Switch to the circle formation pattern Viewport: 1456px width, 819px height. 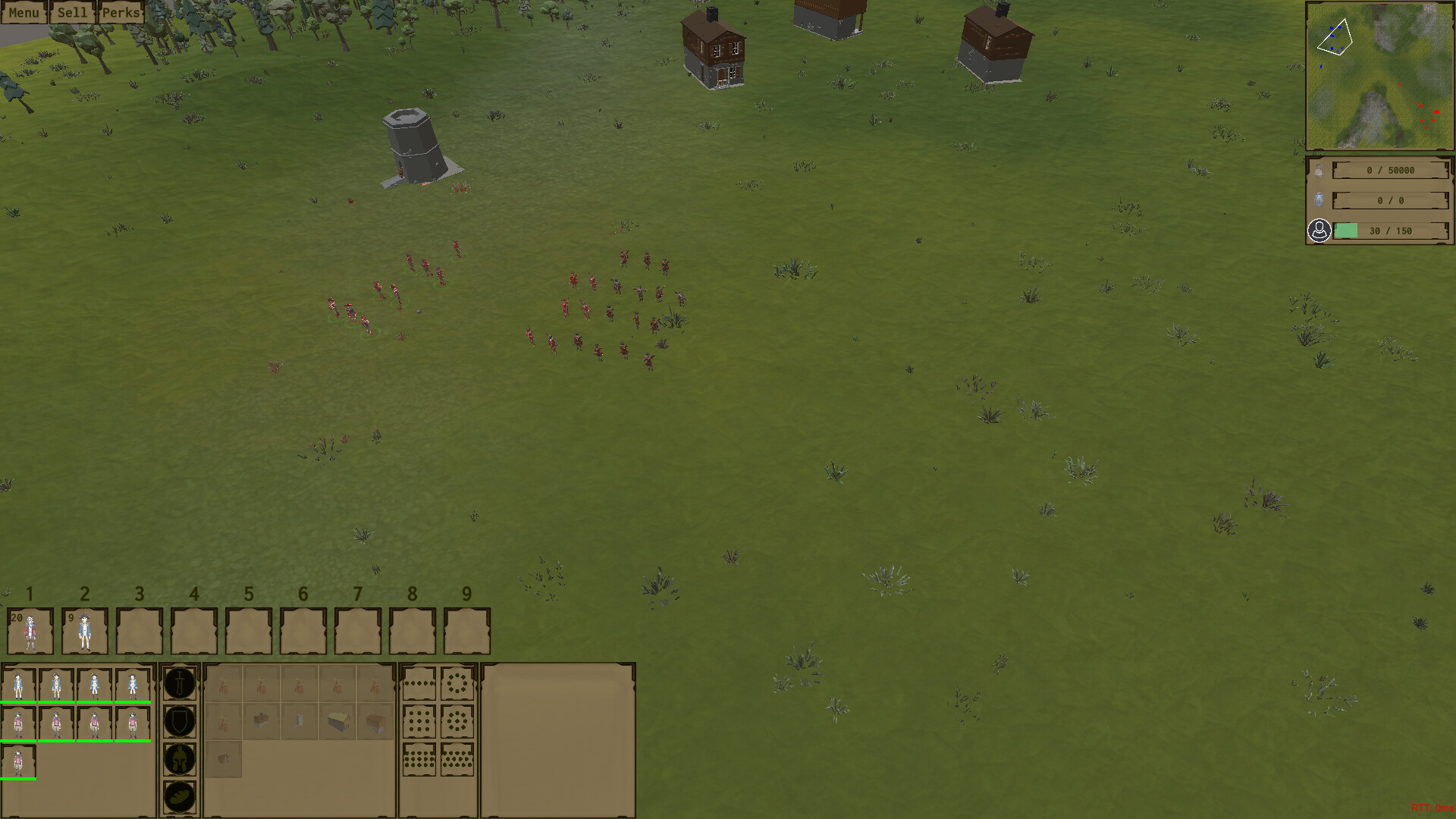click(x=458, y=683)
